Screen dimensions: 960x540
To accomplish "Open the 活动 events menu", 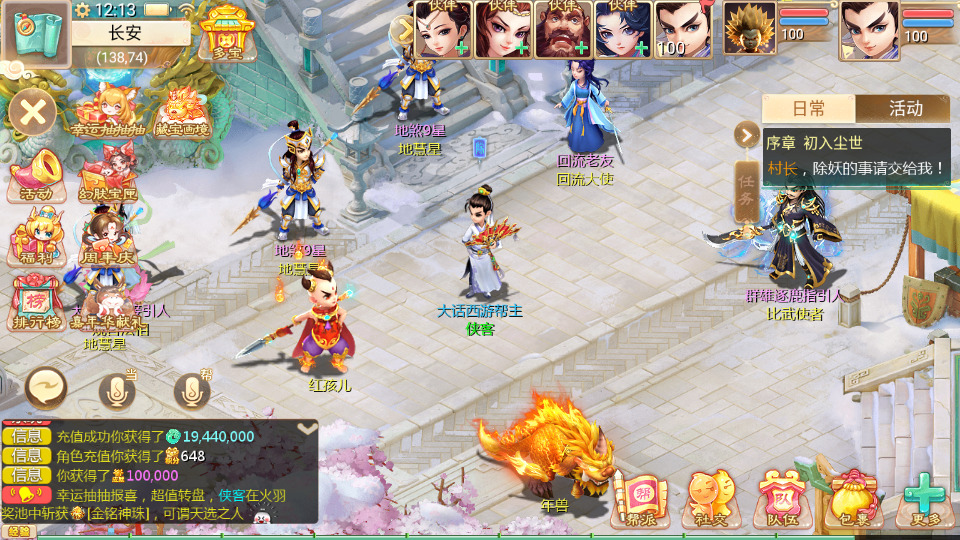I will [x=35, y=176].
